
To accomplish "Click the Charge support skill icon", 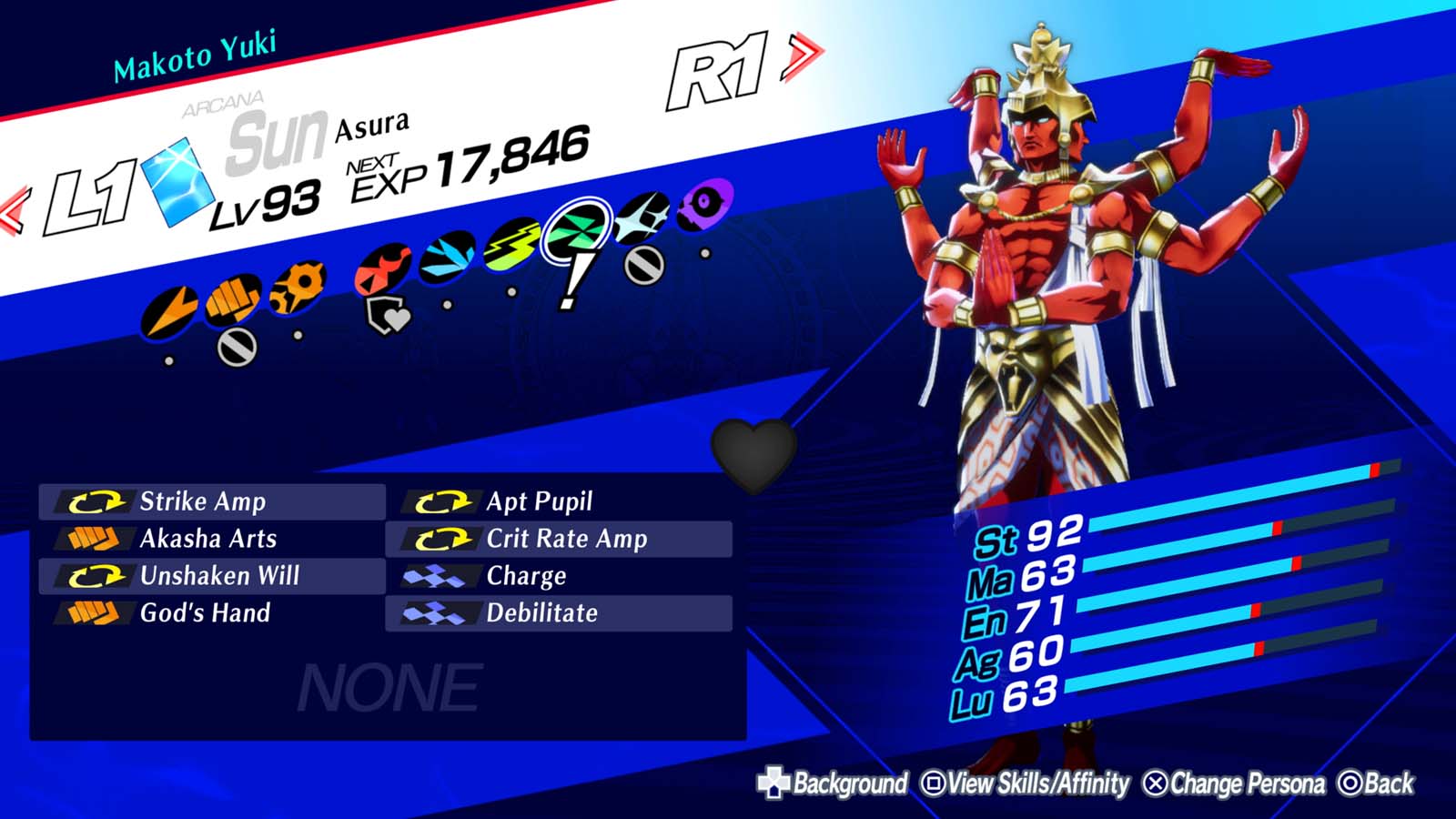I will click(x=435, y=576).
